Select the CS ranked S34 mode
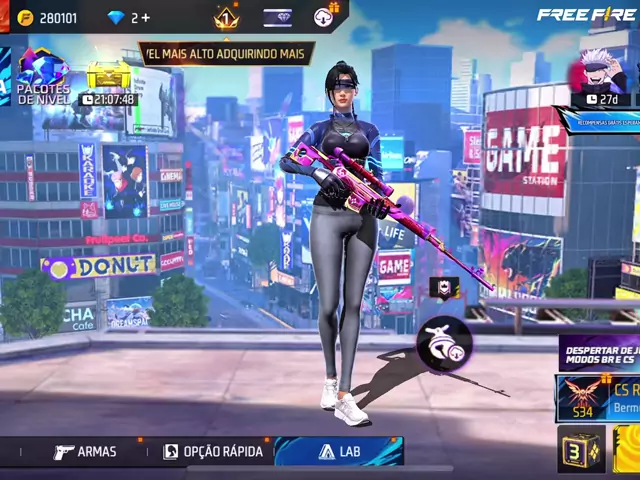This screenshot has width=640, height=480. click(598, 397)
